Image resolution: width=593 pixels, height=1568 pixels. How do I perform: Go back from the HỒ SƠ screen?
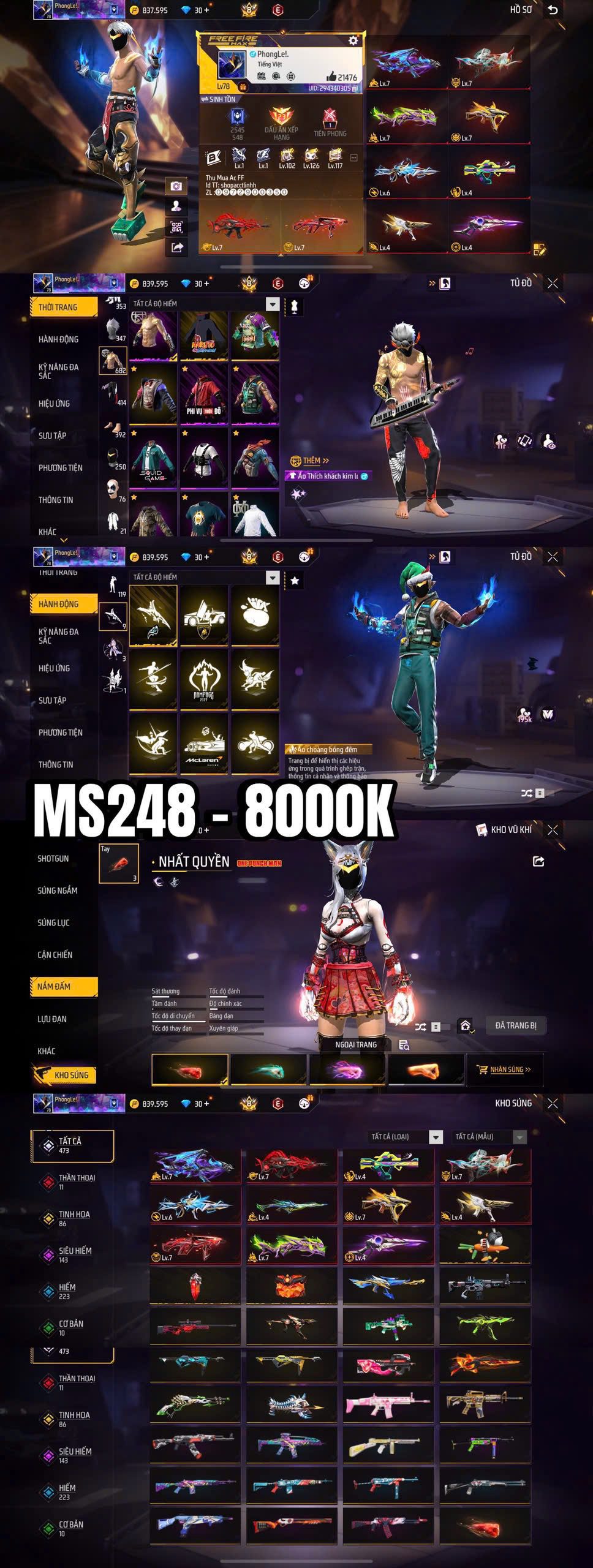[x=553, y=10]
